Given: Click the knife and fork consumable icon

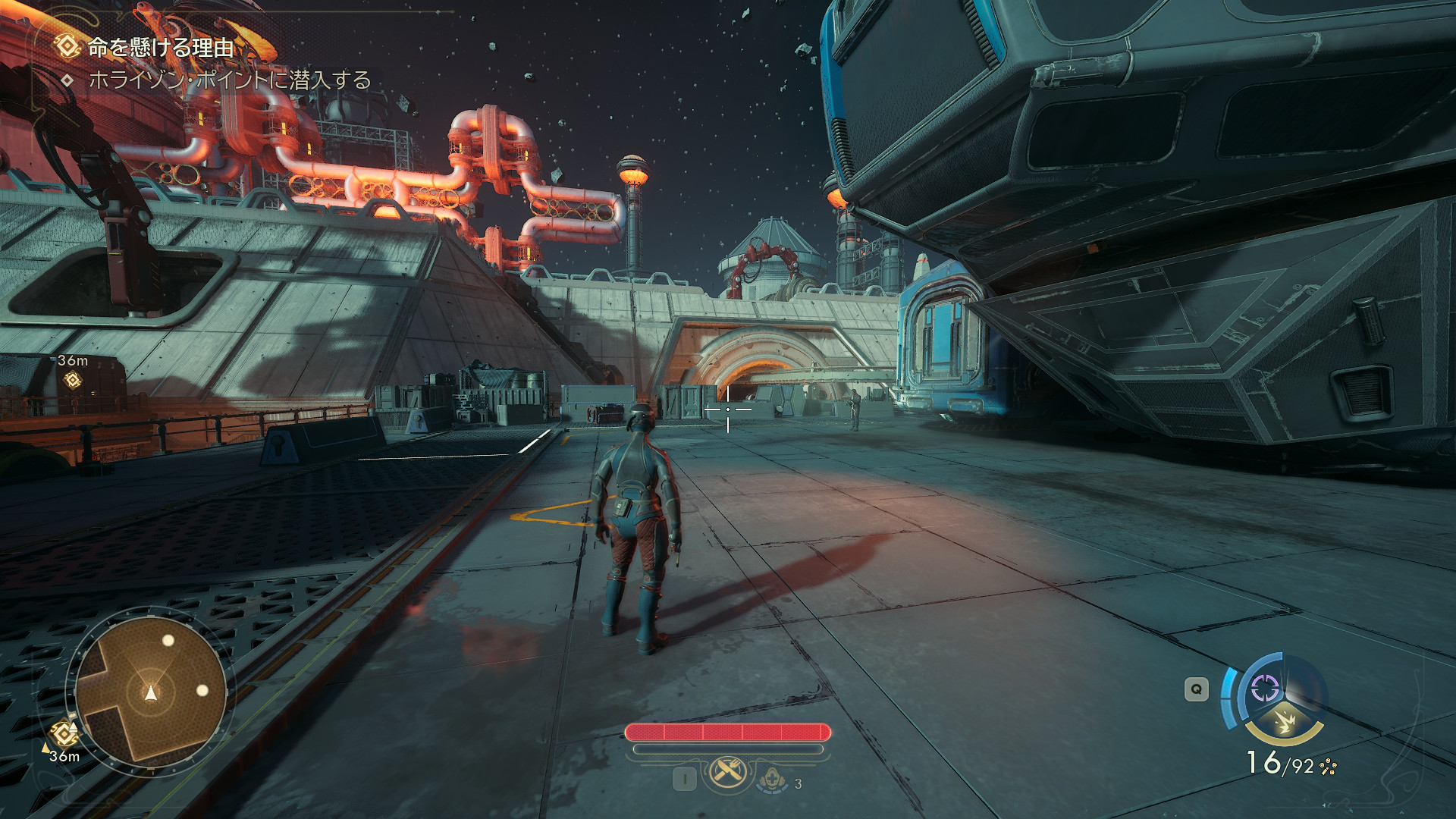Looking at the screenshot, I should [x=728, y=773].
